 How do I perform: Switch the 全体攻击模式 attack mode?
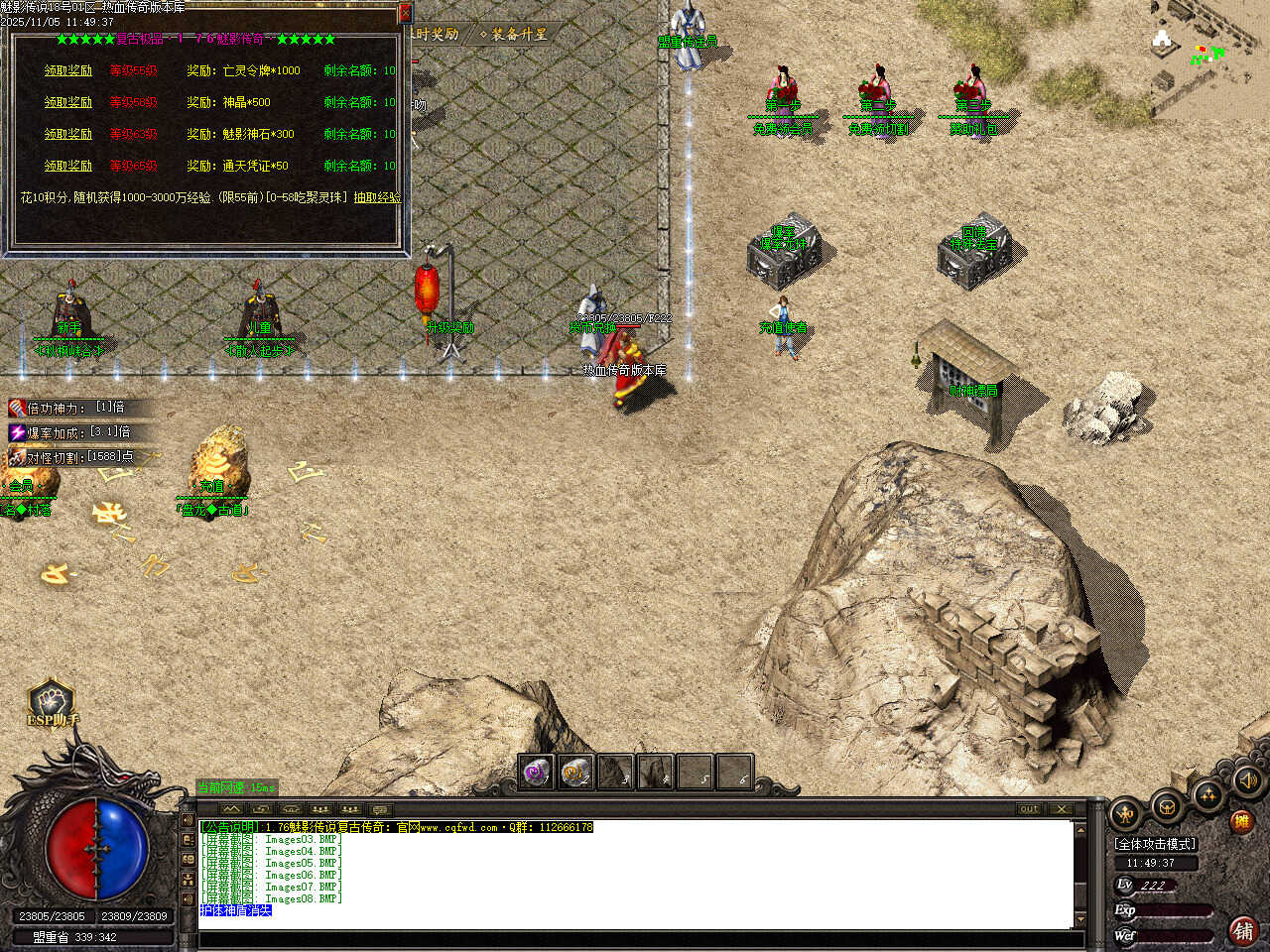click(x=1156, y=844)
